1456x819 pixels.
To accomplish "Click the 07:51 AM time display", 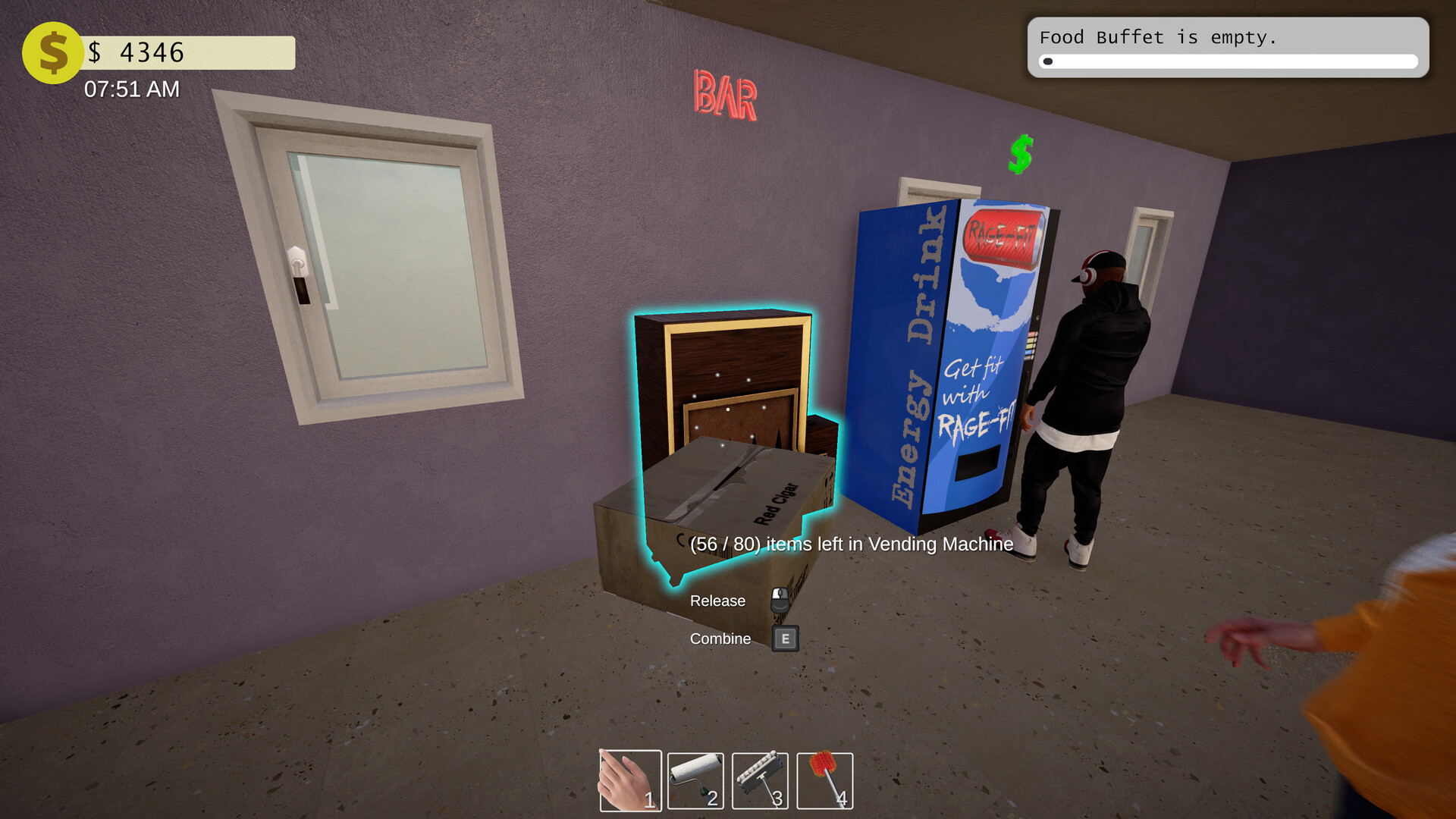I will tap(132, 89).
